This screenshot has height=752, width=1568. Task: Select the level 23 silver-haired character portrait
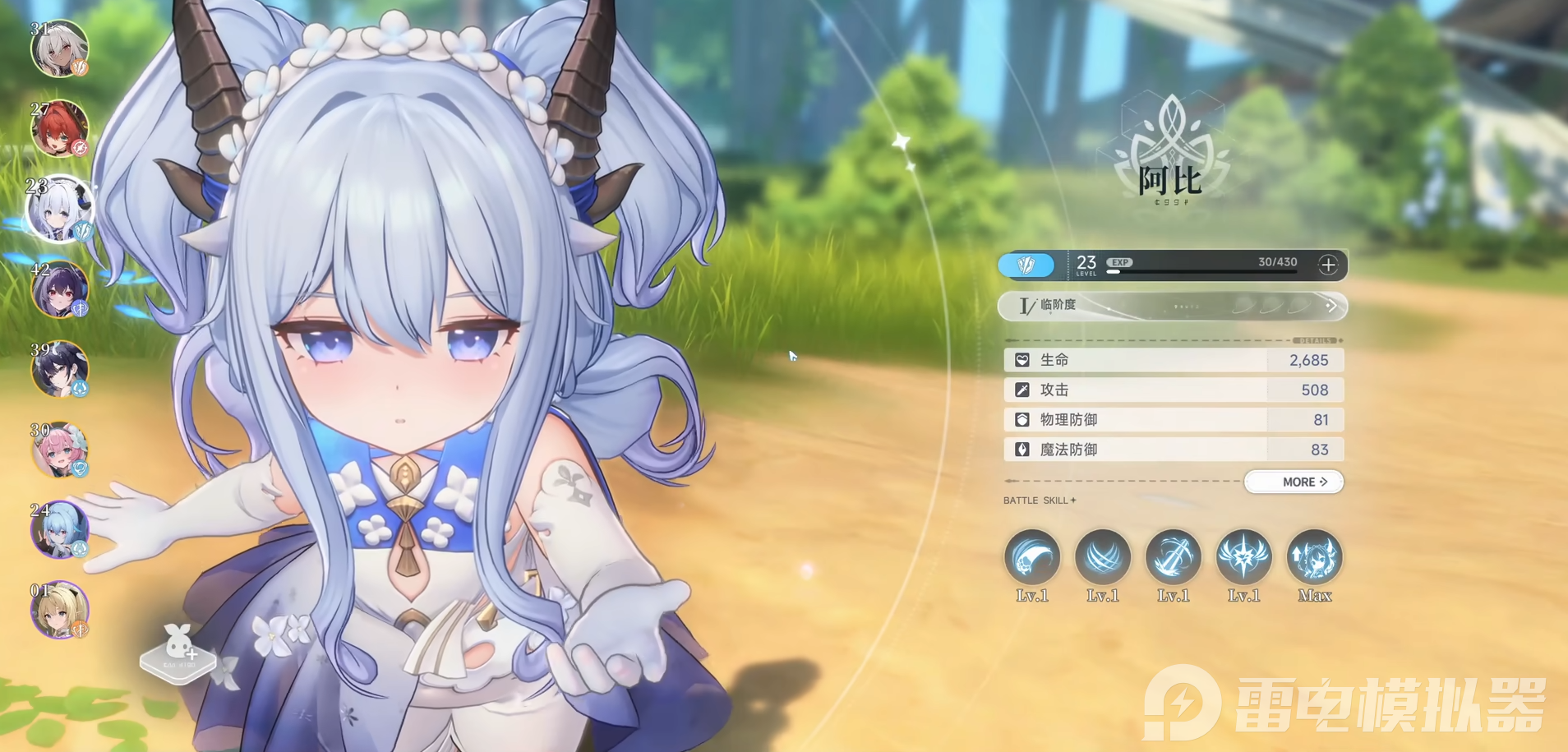pos(59,210)
